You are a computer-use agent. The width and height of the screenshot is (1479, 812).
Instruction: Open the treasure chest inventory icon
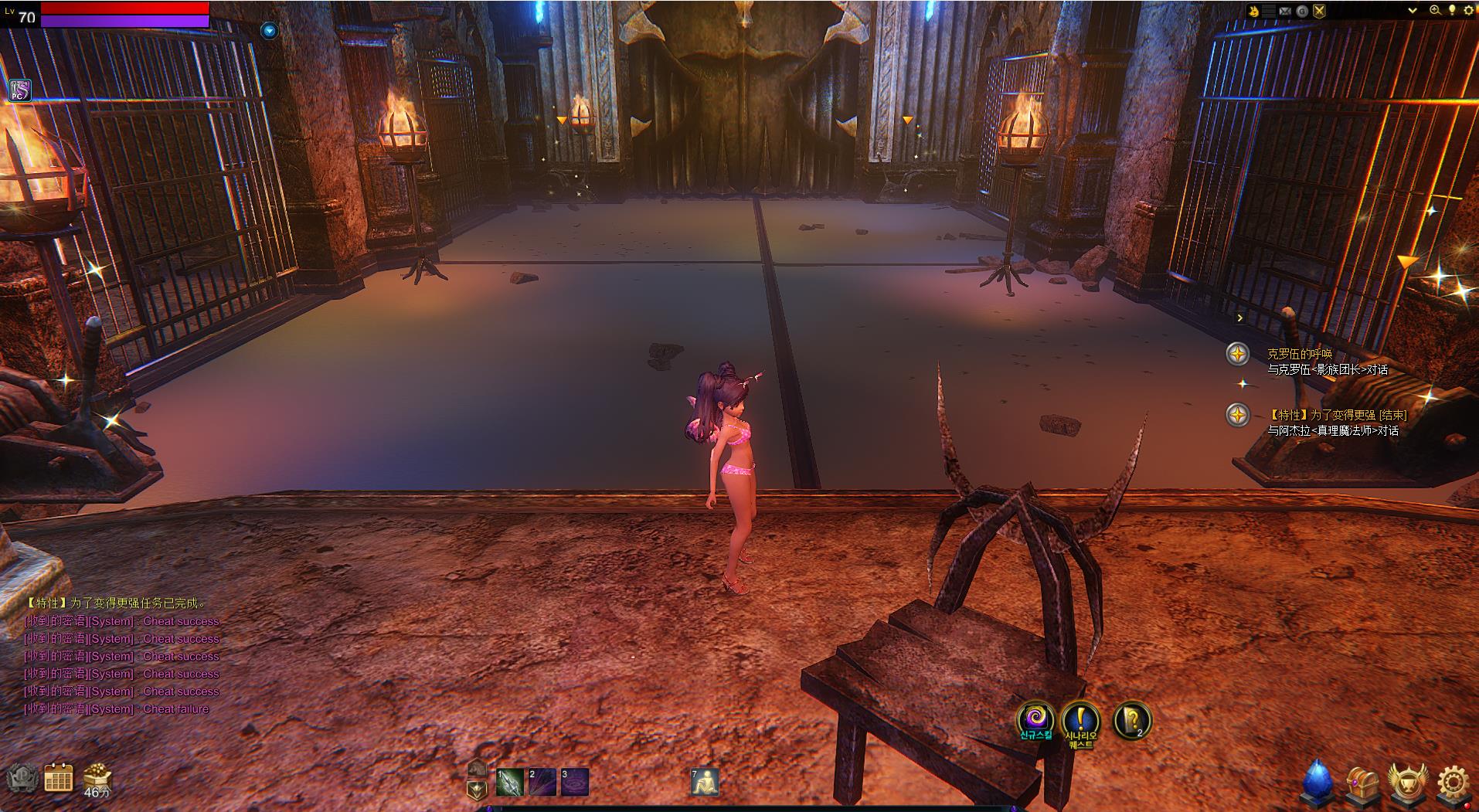pos(1362,783)
